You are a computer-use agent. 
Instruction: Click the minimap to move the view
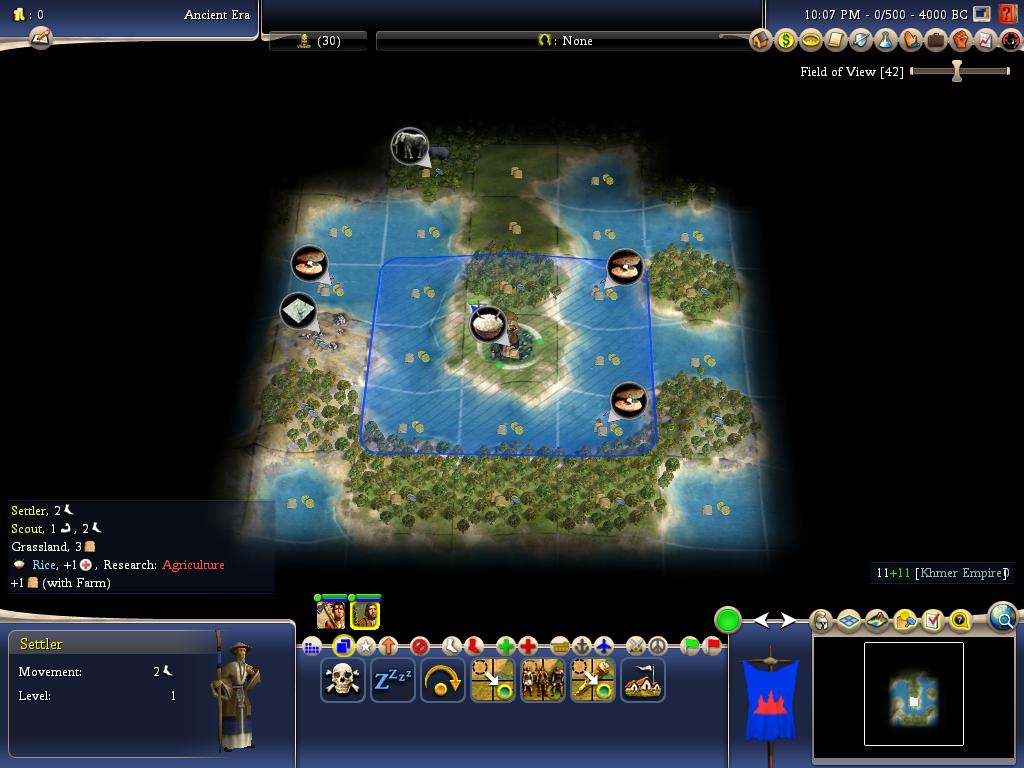point(913,694)
